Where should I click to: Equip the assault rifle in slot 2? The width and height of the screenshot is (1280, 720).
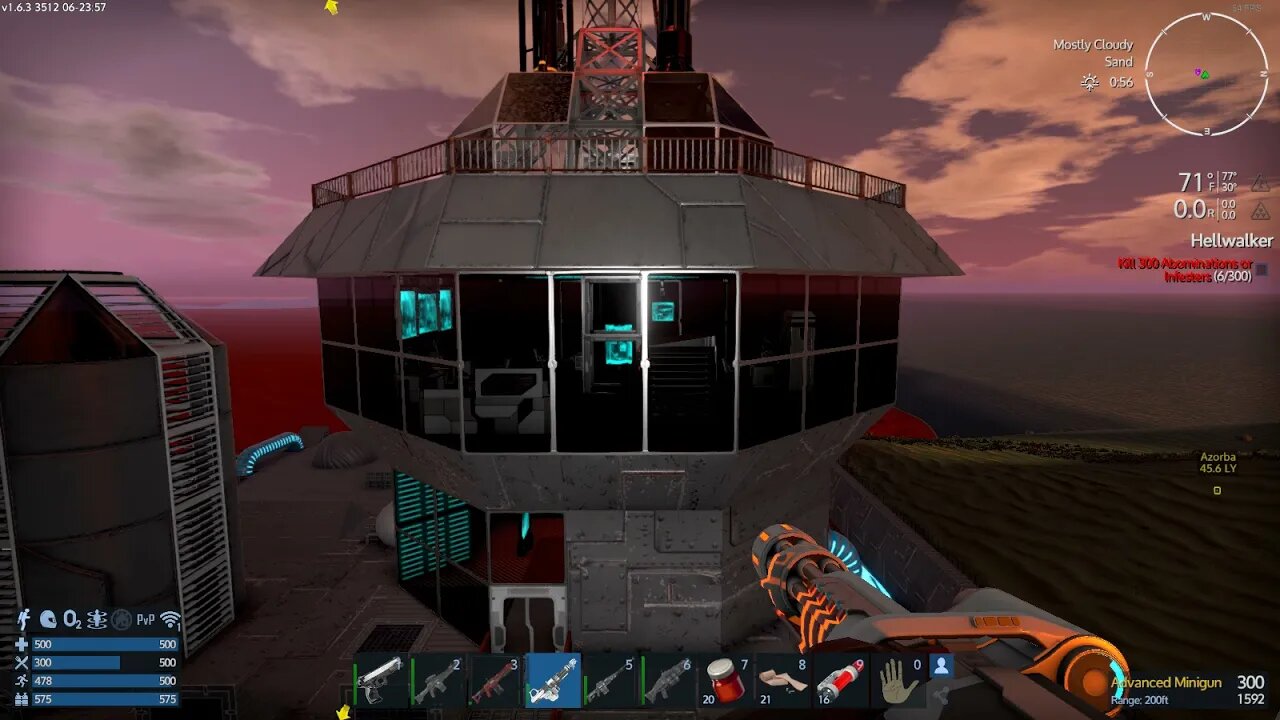click(x=438, y=681)
